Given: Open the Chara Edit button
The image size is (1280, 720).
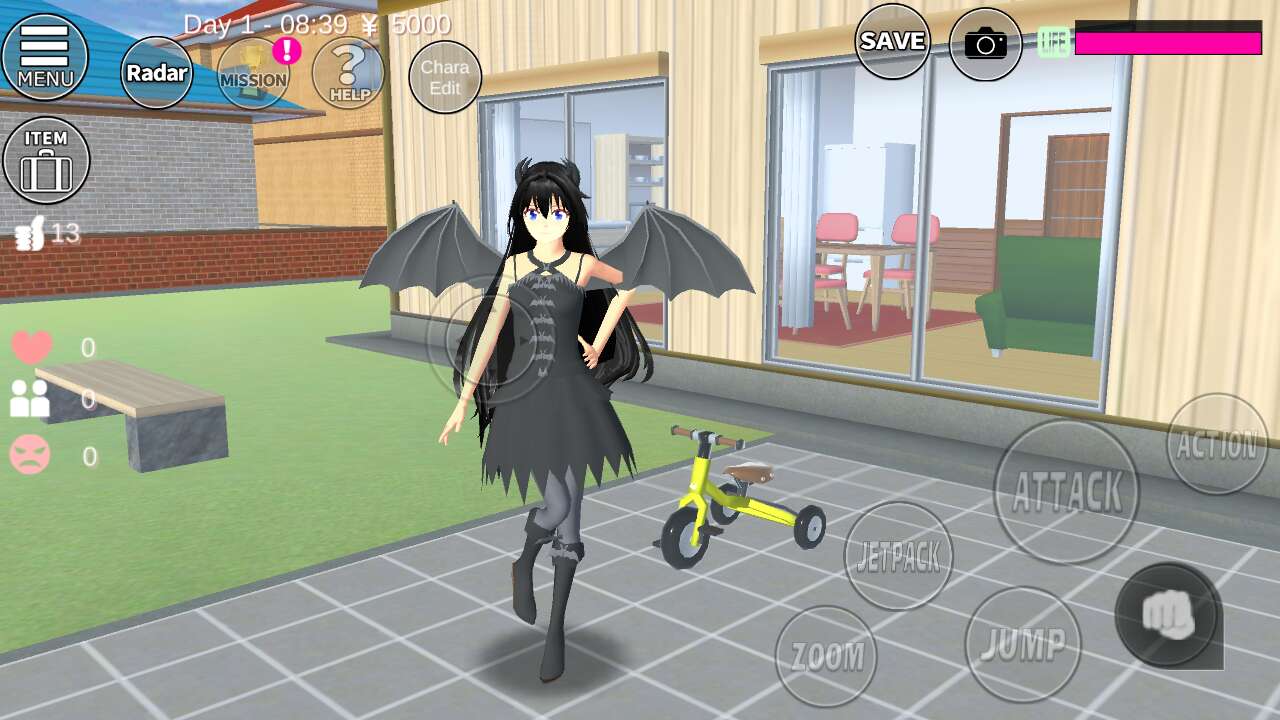Looking at the screenshot, I should [445, 77].
